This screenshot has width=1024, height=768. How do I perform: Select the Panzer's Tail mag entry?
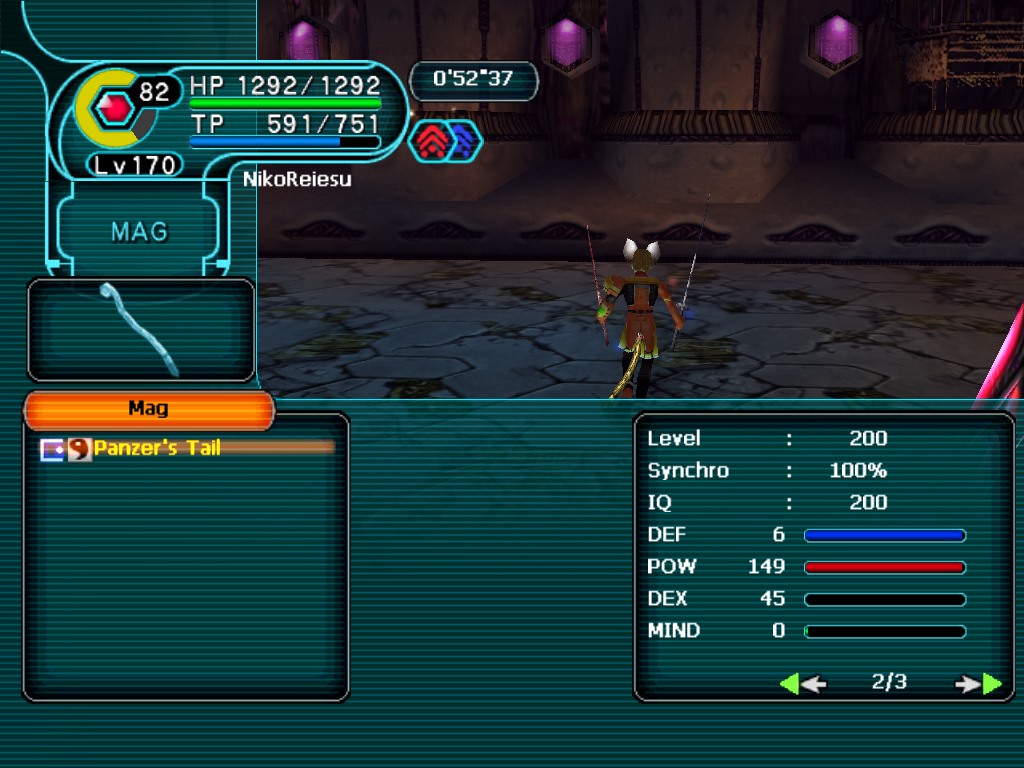157,449
